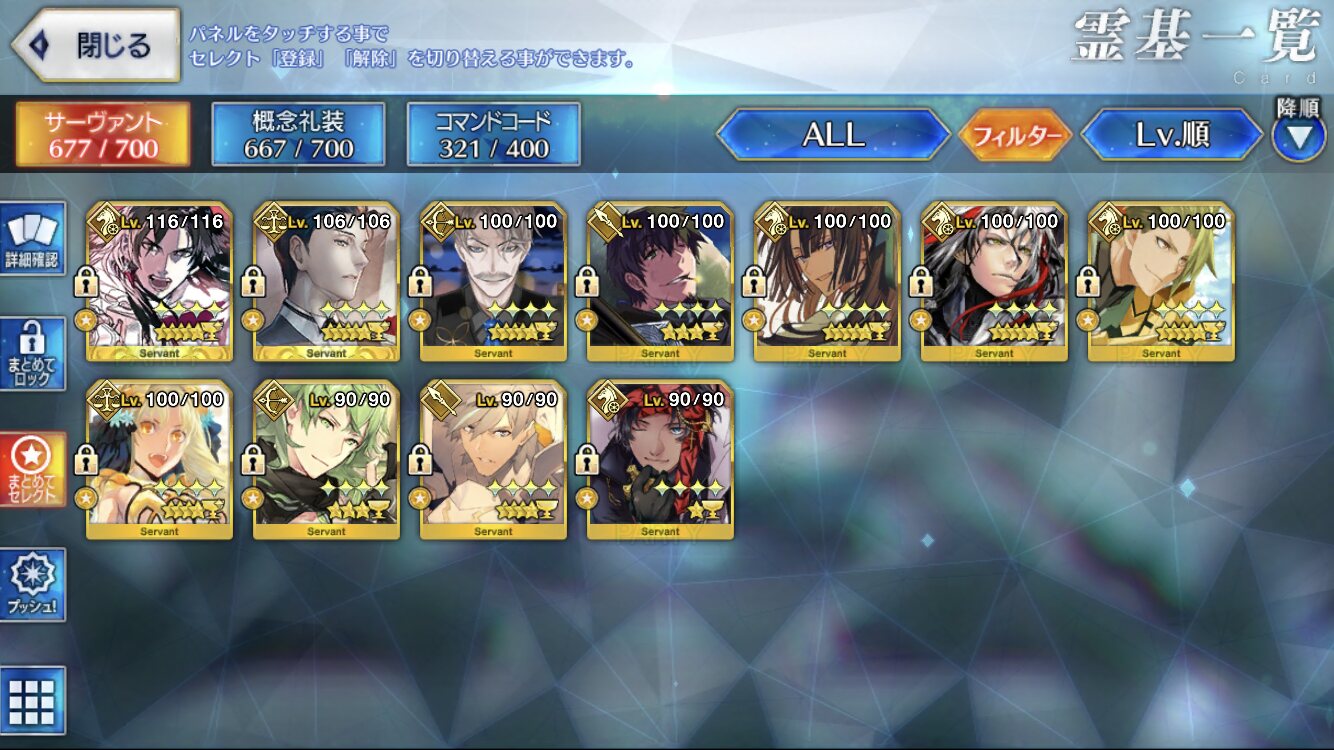Close the servant list with 閉じる
Screen dimensions: 1334x750
point(95,45)
